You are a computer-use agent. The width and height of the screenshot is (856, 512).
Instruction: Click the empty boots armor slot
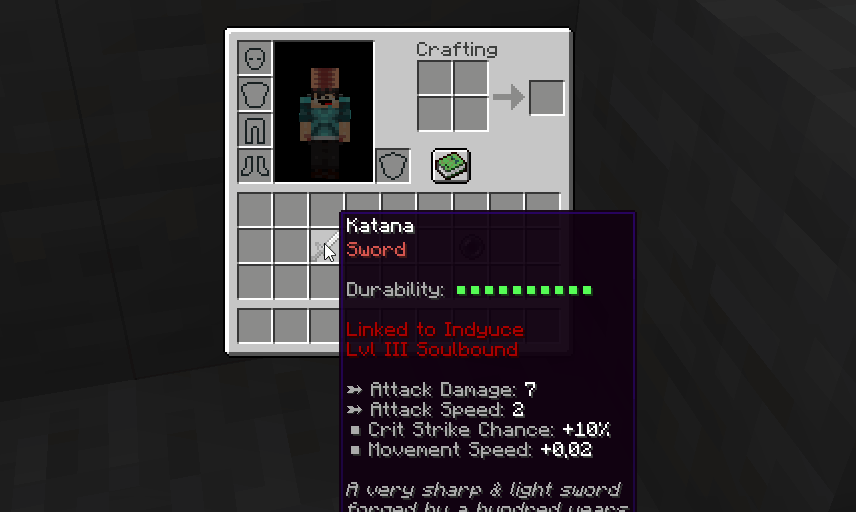255,166
